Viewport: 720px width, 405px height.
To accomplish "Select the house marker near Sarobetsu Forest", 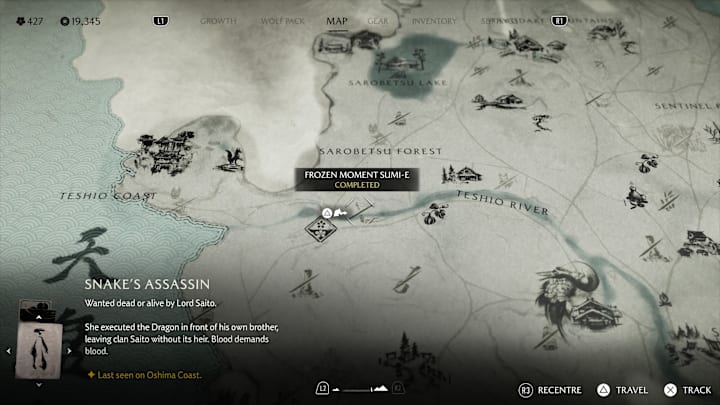I will point(462,174).
